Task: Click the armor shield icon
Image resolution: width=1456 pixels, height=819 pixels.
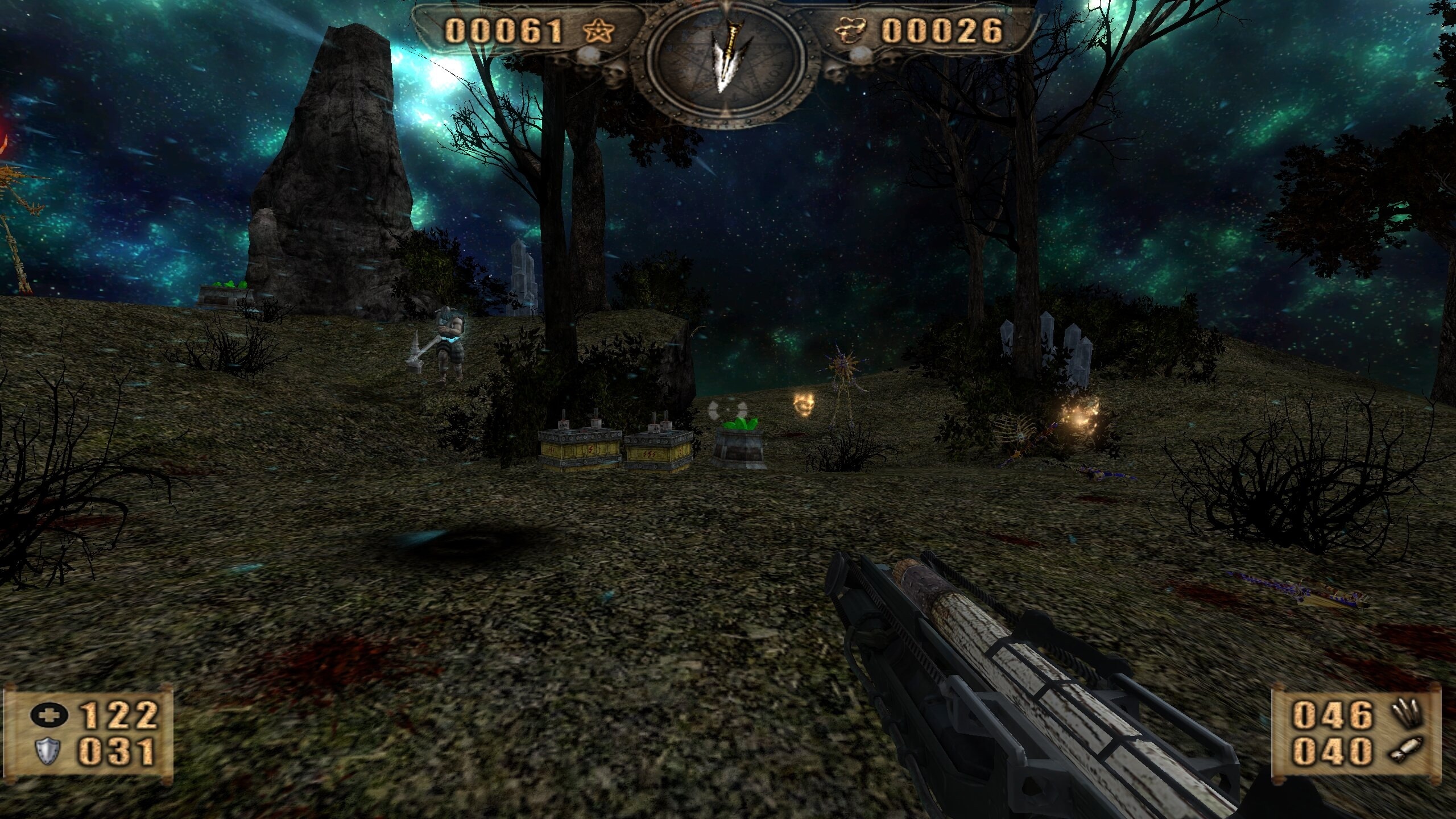Action: tap(49, 751)
